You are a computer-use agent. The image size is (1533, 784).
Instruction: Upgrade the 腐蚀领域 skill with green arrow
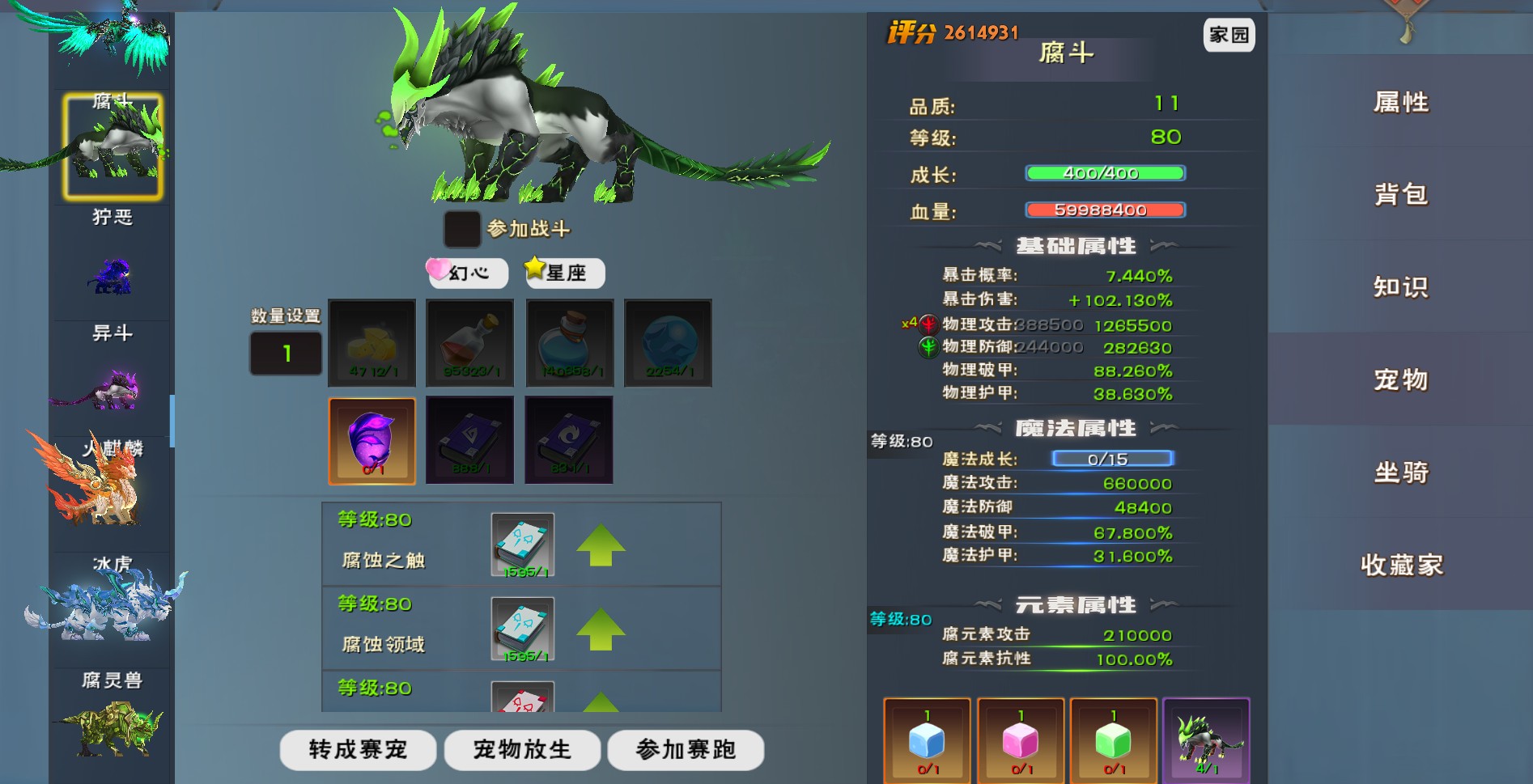tap(601, 629)
